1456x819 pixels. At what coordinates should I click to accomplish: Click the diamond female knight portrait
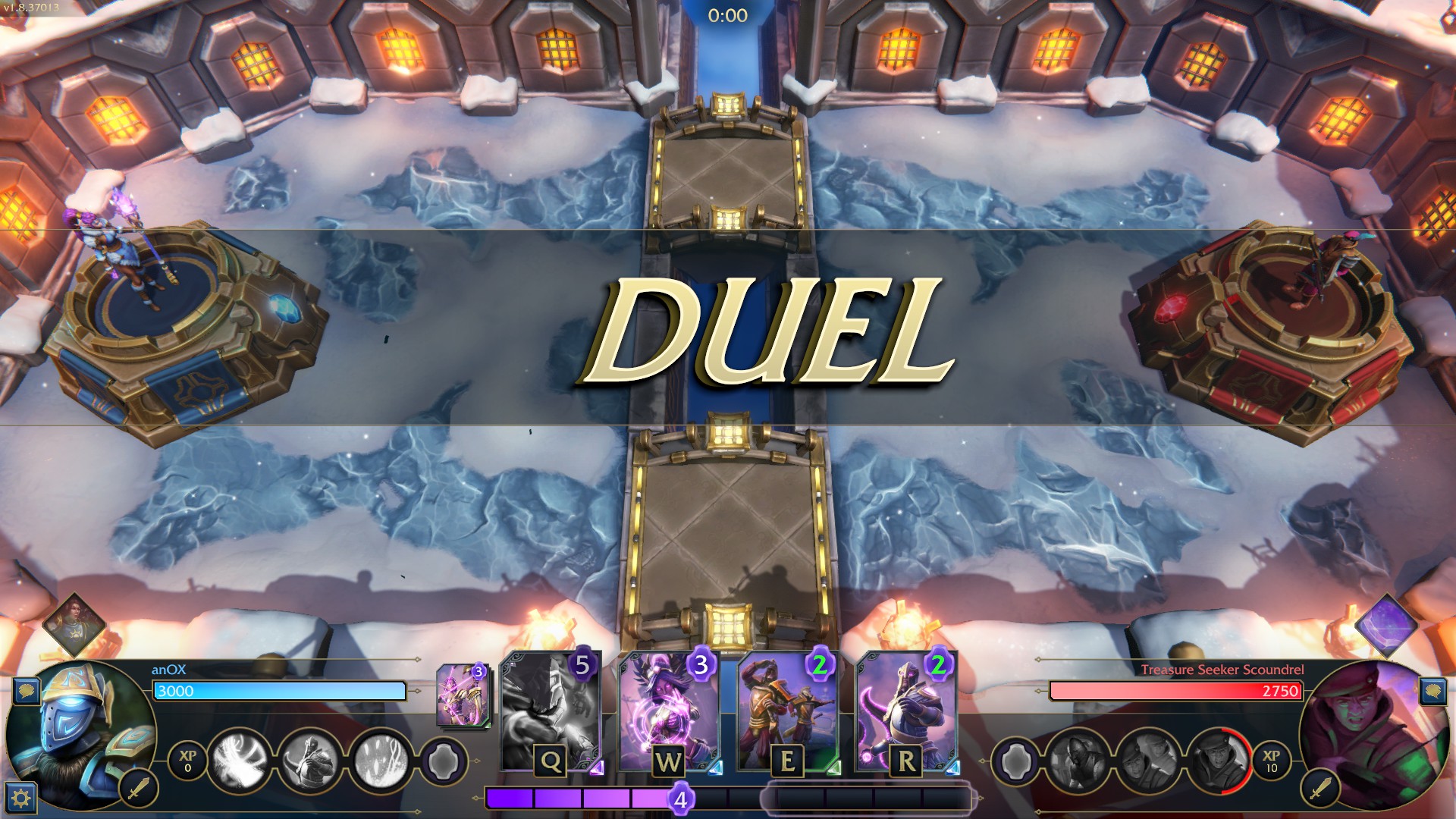[74, 625]
